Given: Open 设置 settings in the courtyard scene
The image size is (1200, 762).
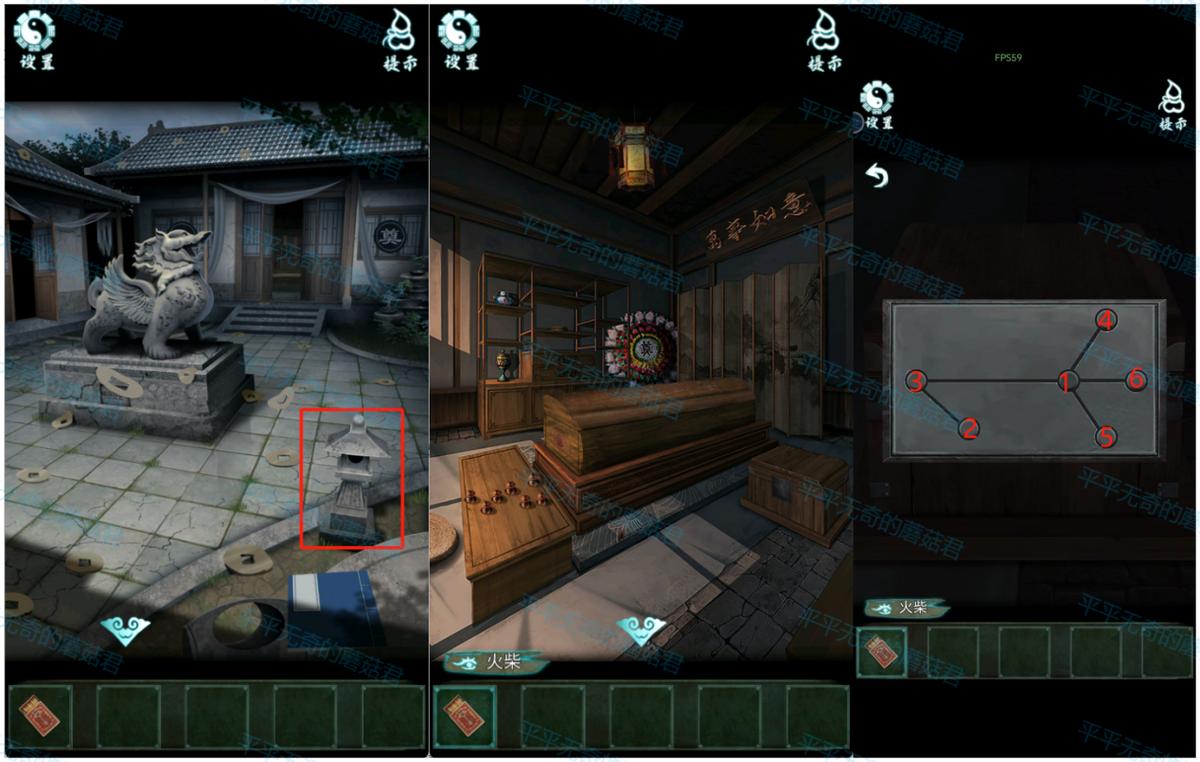Looking at the screenshot, I should click(x=35, y=41).
